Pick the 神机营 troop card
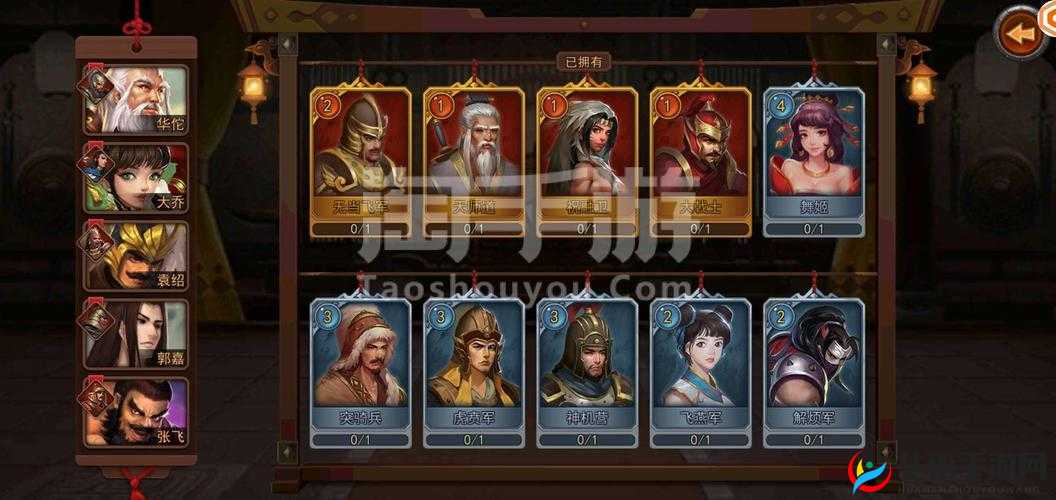1056x500 pixels. click(x=587, y=370)
